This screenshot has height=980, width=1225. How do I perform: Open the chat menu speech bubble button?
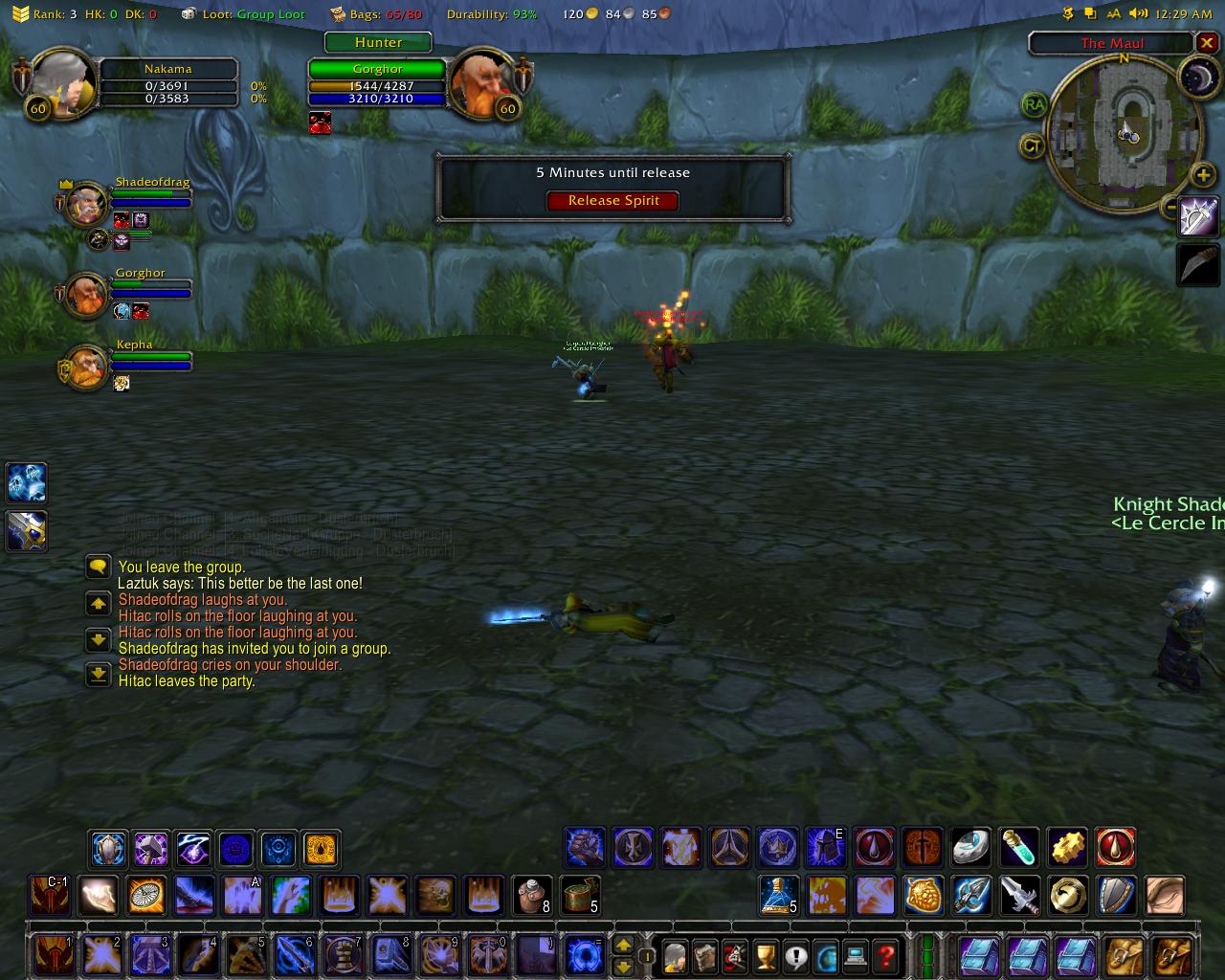tap(98, 568)
